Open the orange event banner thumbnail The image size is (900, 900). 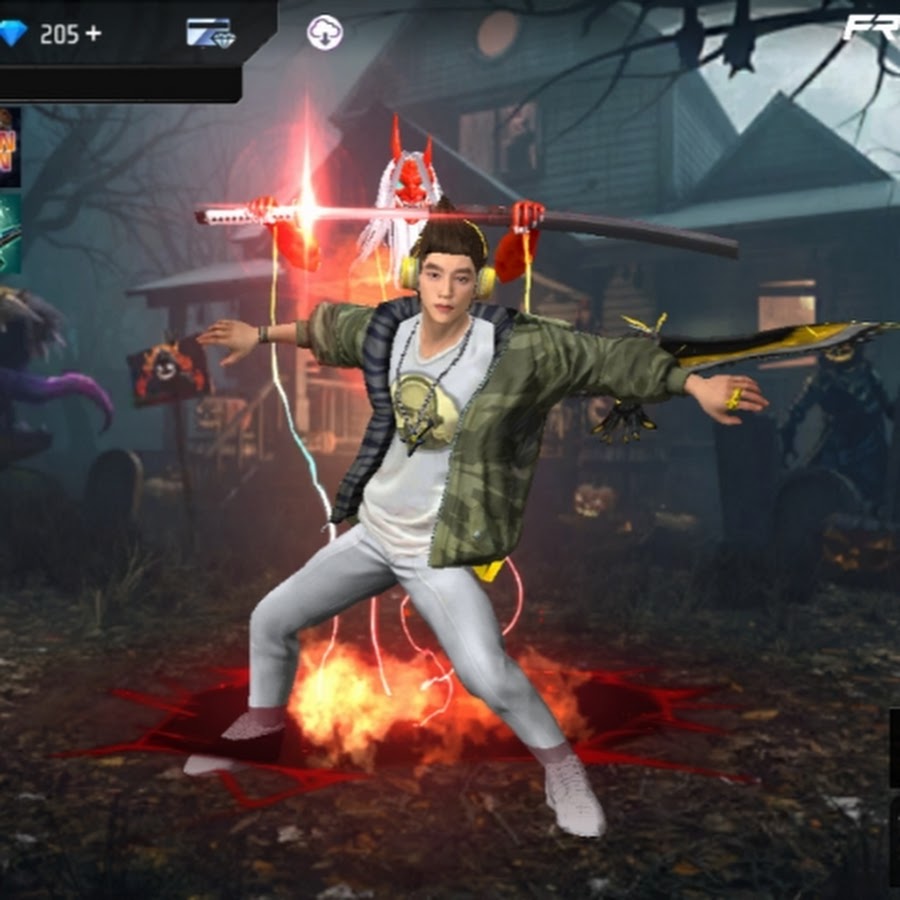coord(9,147)
